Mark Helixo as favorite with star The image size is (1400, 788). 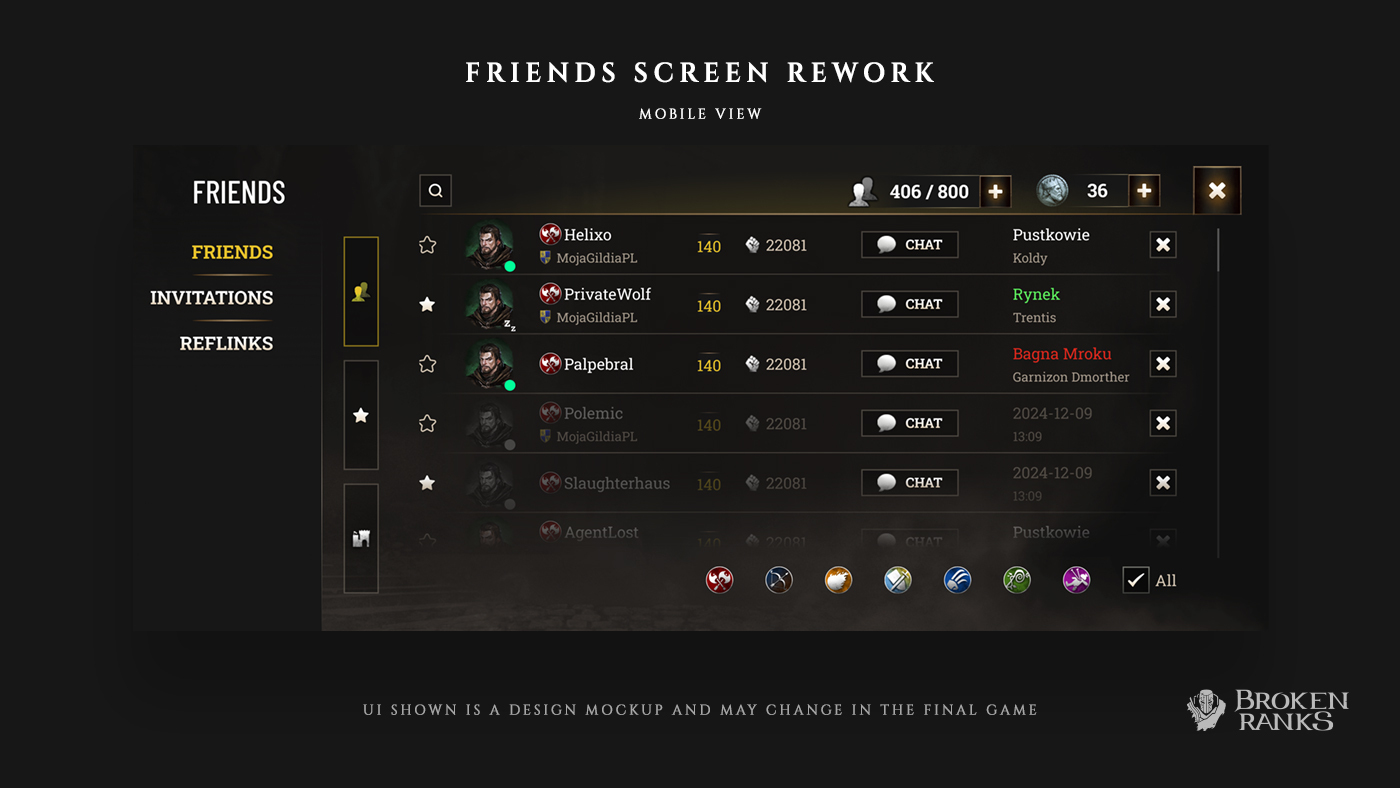[x=427, y=245]
